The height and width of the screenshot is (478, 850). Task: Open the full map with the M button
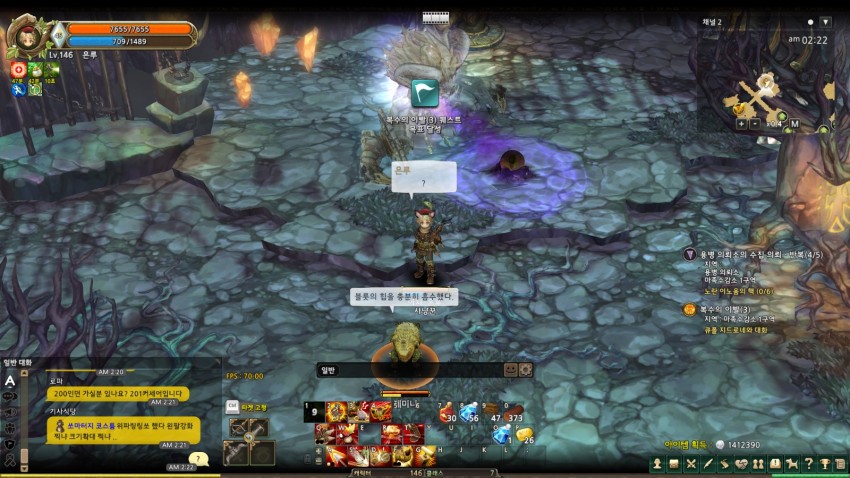click(794, 124)
